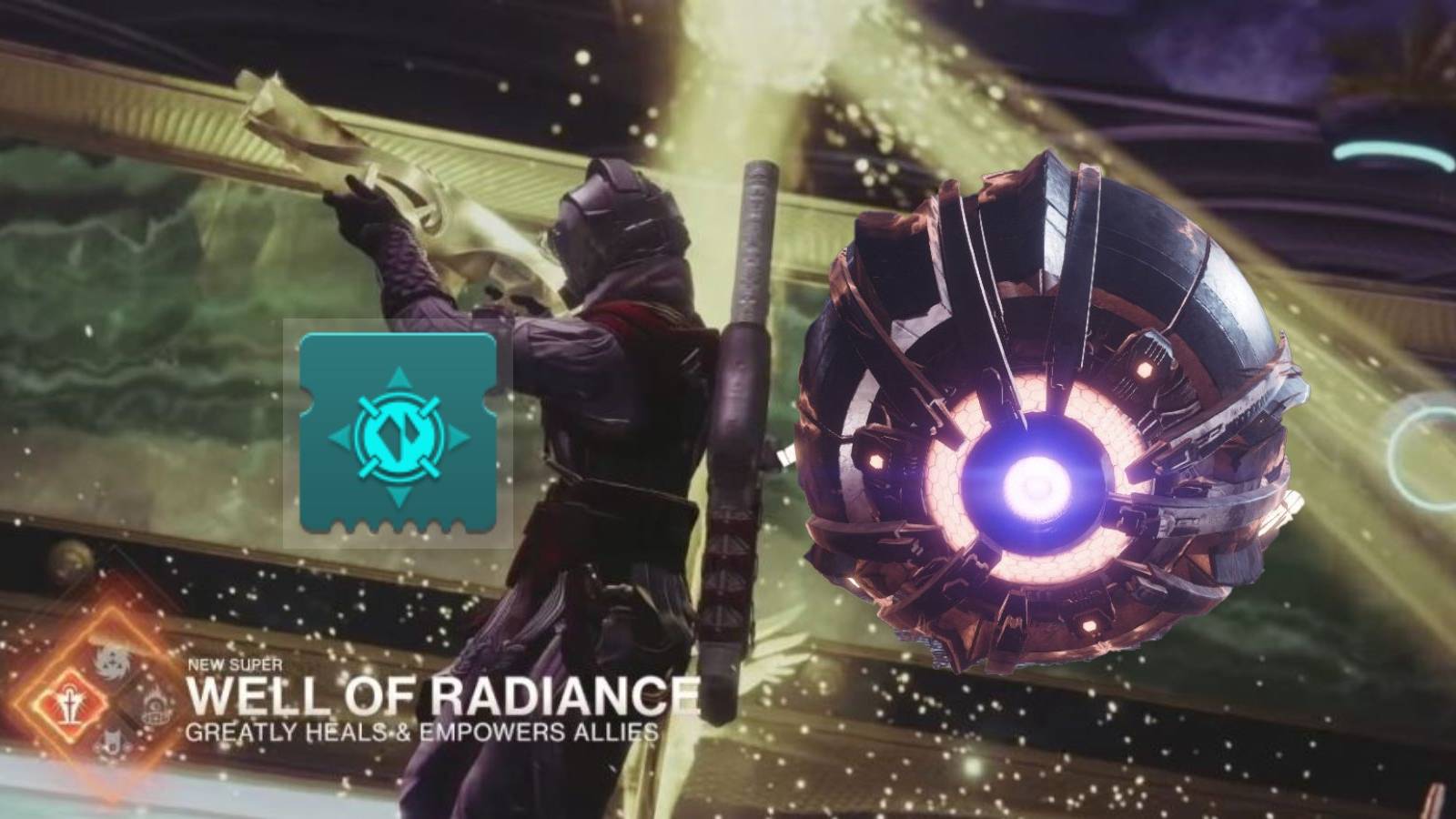This screenshot has width=1456, height=819.
Task: Select the wolf emblem ability icon
Action: (x=113, y=742)
